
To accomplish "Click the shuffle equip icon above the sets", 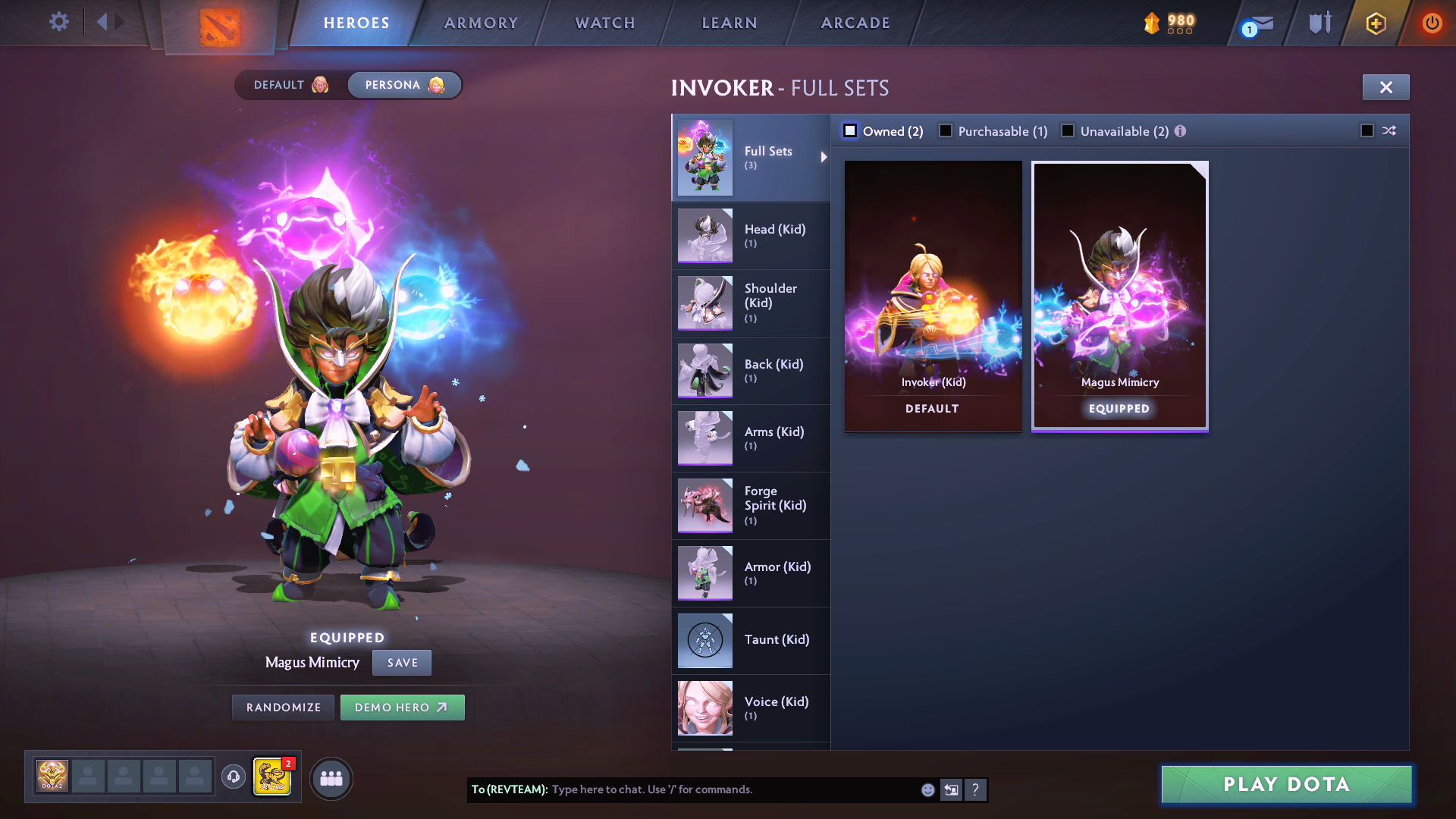I will (x=1389, y=130).
